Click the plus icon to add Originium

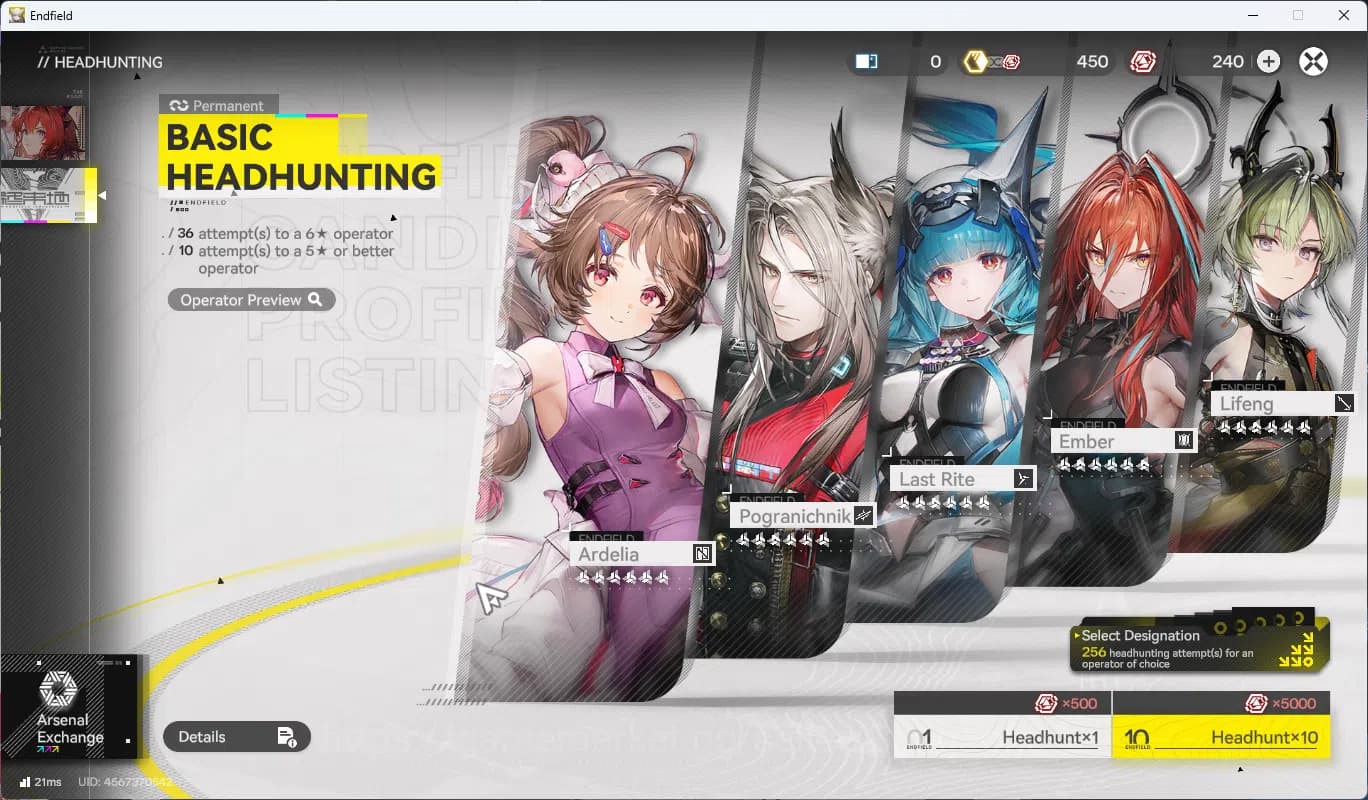(1268, 61)
